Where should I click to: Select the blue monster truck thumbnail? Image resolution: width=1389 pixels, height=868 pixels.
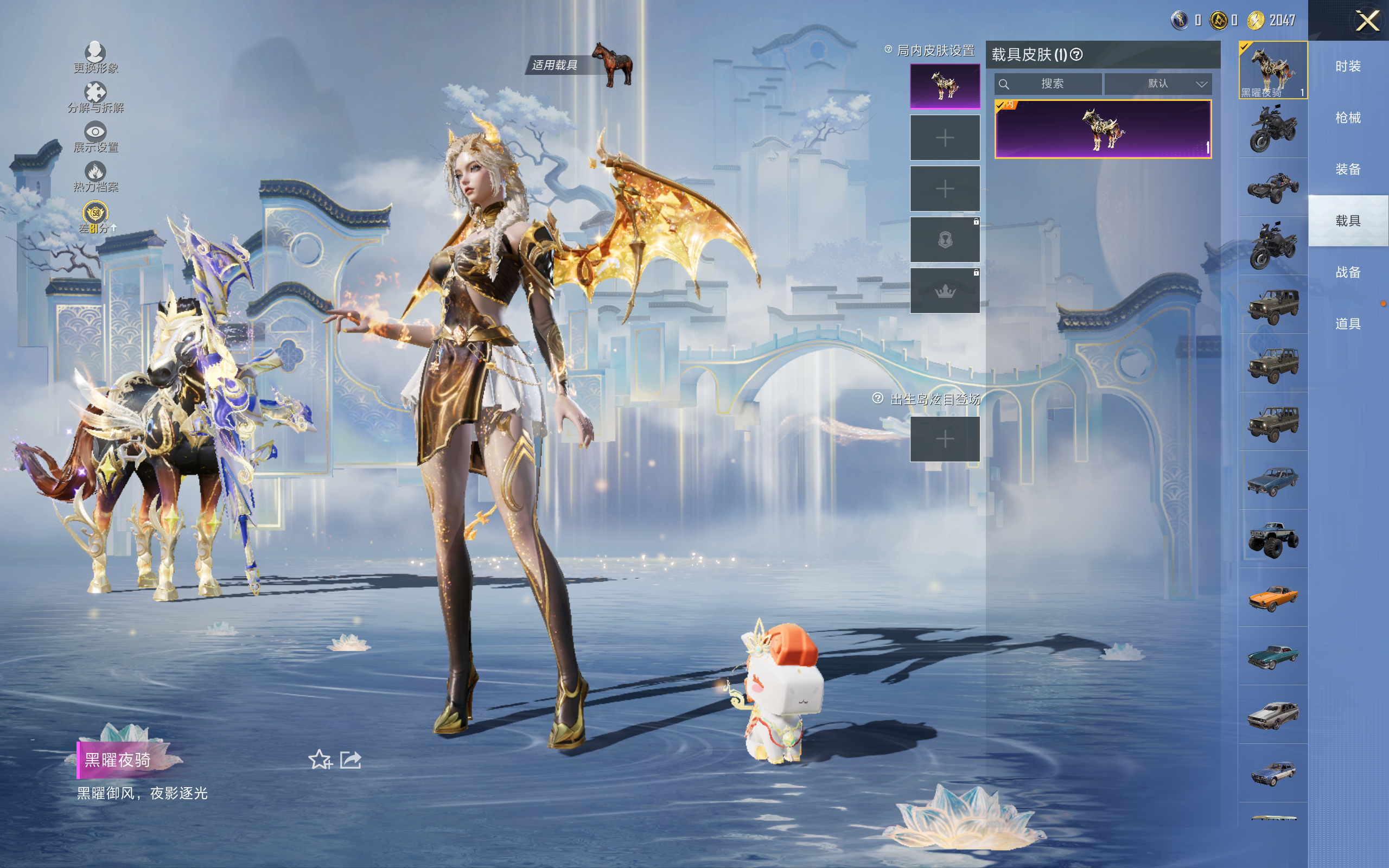(1272, 539)
